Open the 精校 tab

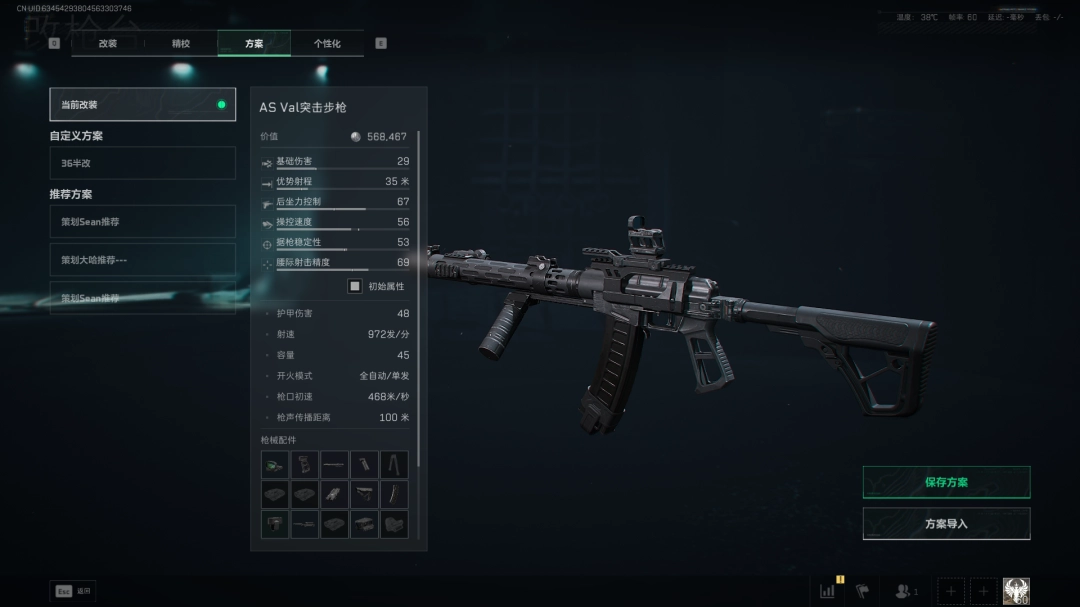(x=181, y=44)
